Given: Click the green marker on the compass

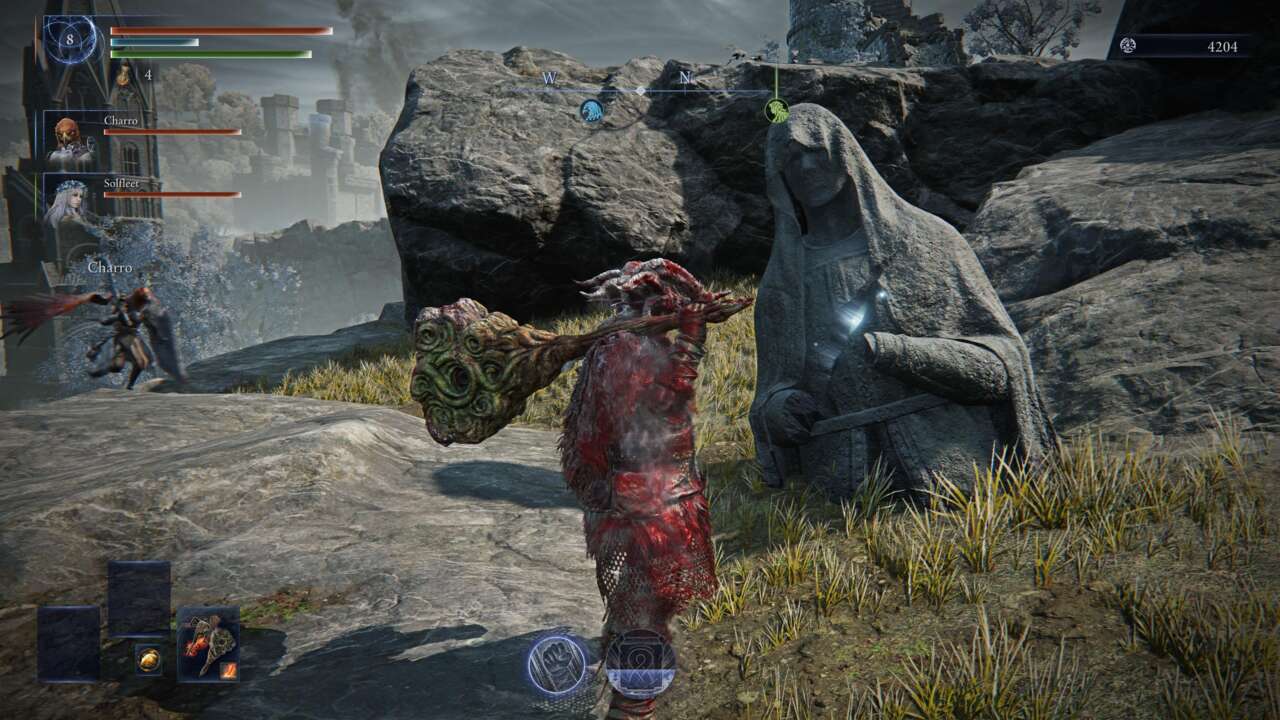Looking at the screenshot, I should (776, 110).
